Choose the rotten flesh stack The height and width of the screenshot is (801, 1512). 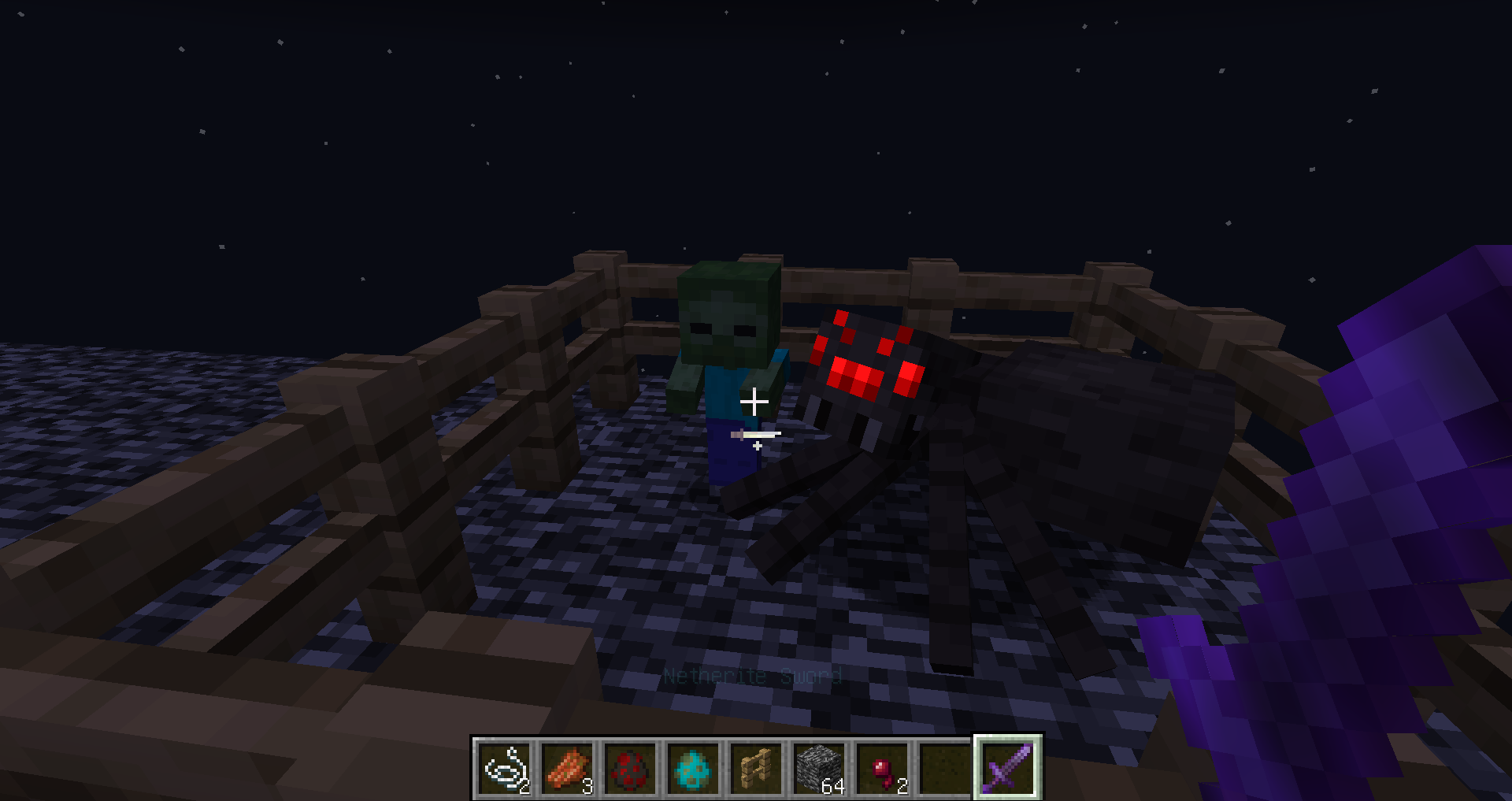coord(568,768)
